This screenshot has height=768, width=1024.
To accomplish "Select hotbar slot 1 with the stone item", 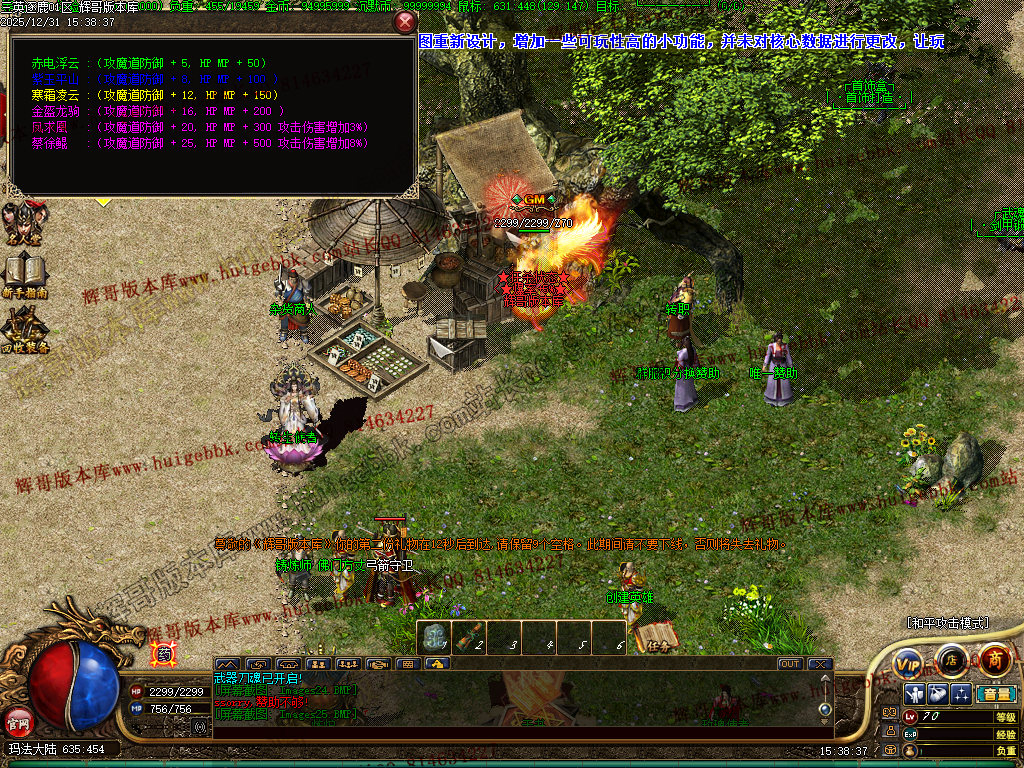I will (434, 638).
